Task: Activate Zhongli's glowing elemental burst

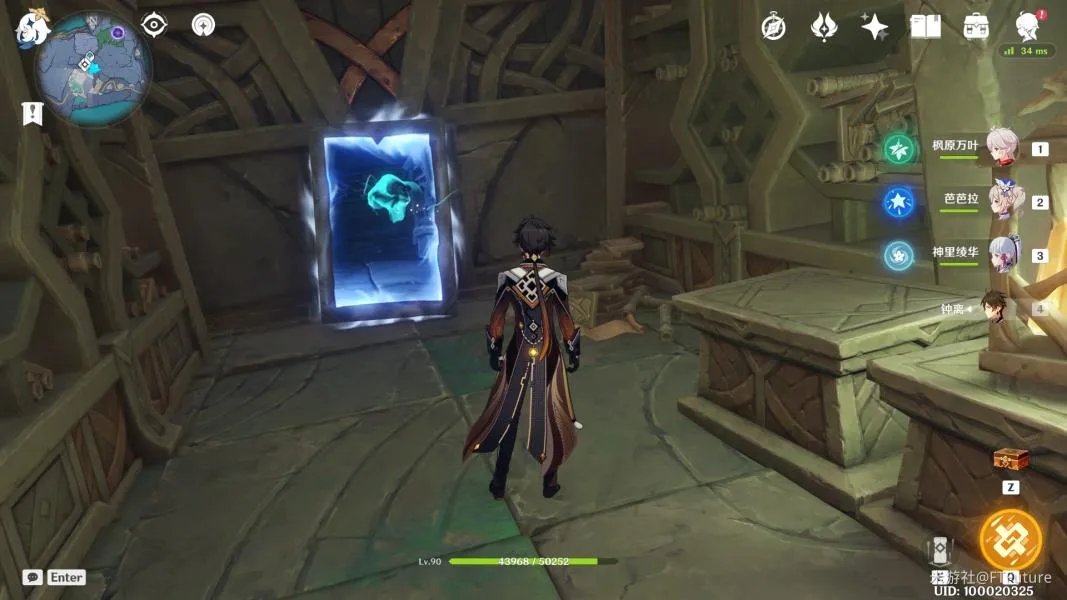Action: pyautogui.click(x=1010, y=540)
